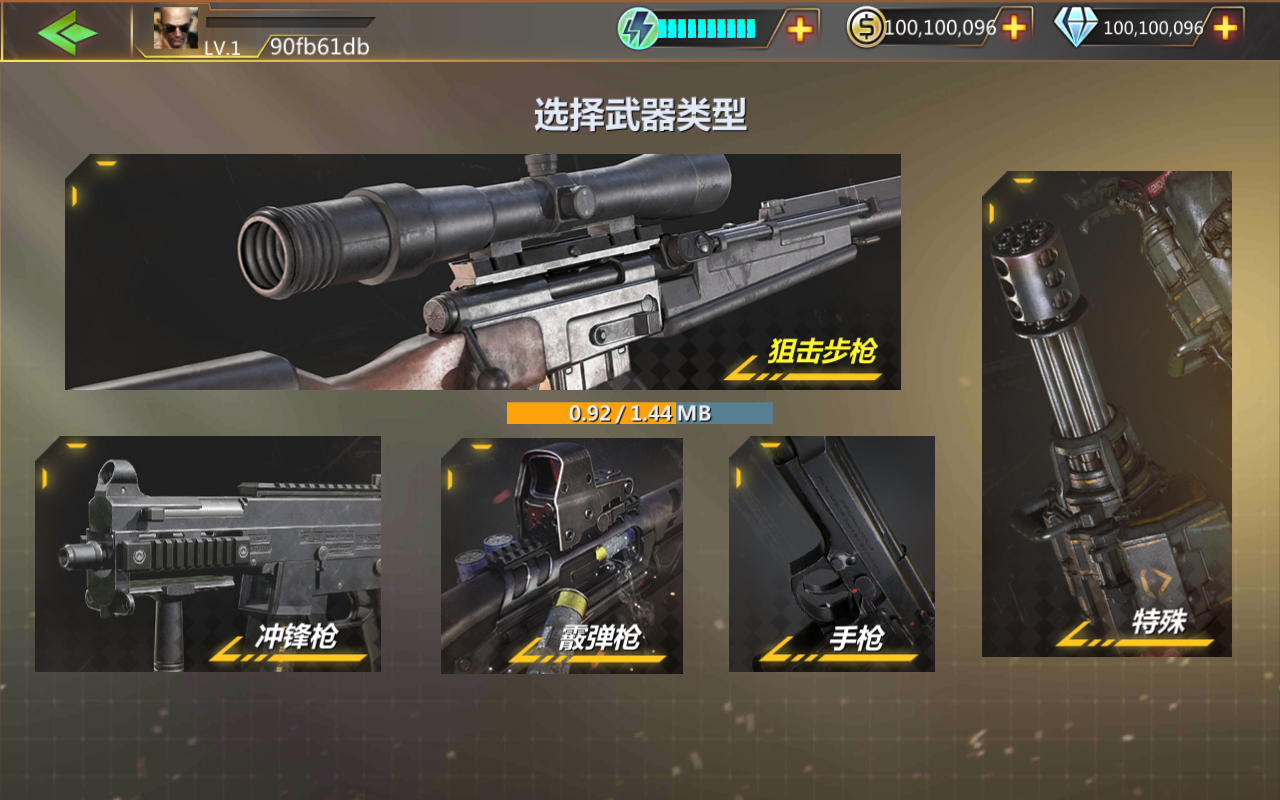The image size is (1280, 800).
Task: Buy more gold coins with plus button
Action: 1014,28
